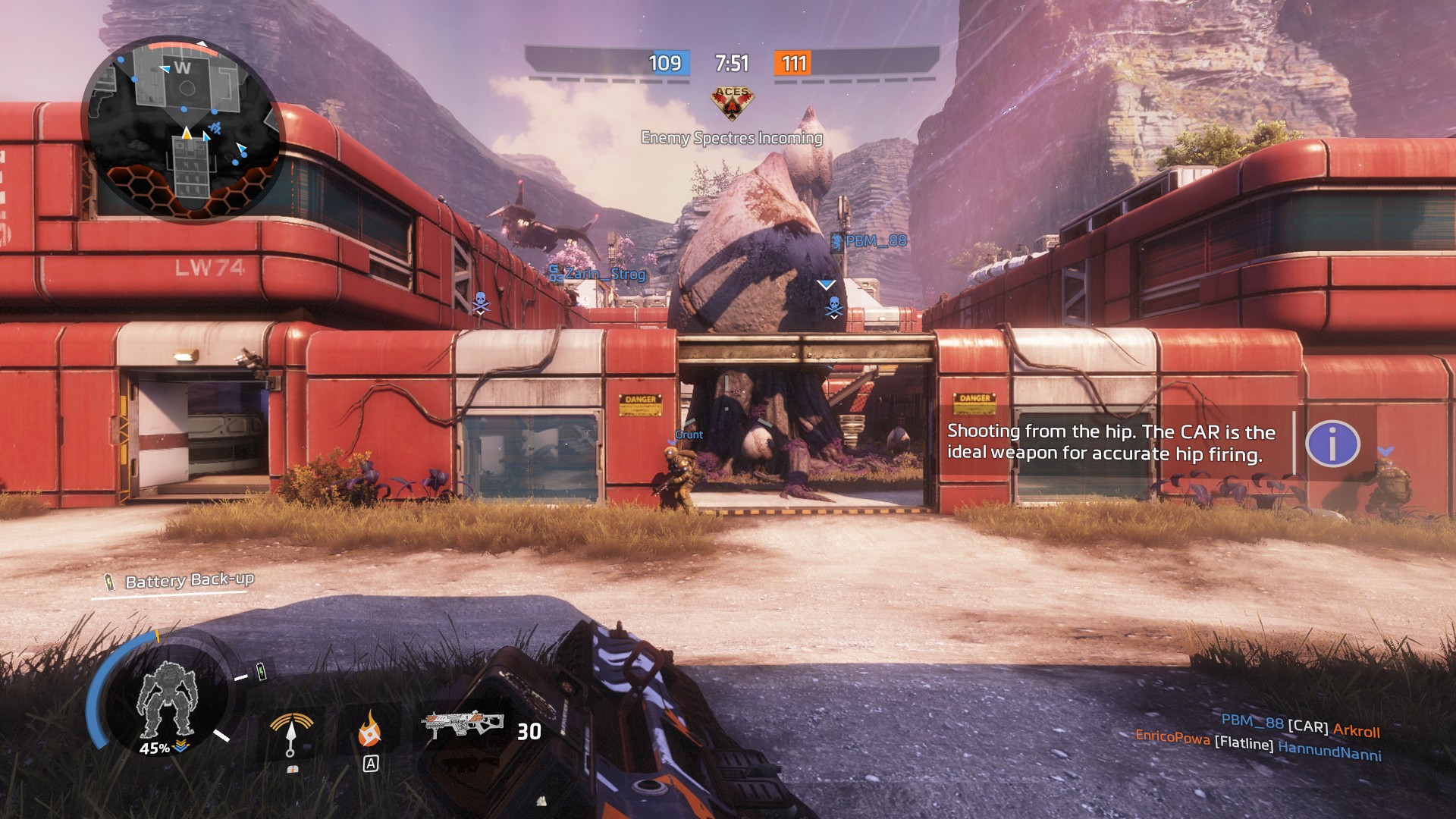Screen dimensions: 1456x819
Task: Click the blue info circle icon
Action: tap(1332, 444)
